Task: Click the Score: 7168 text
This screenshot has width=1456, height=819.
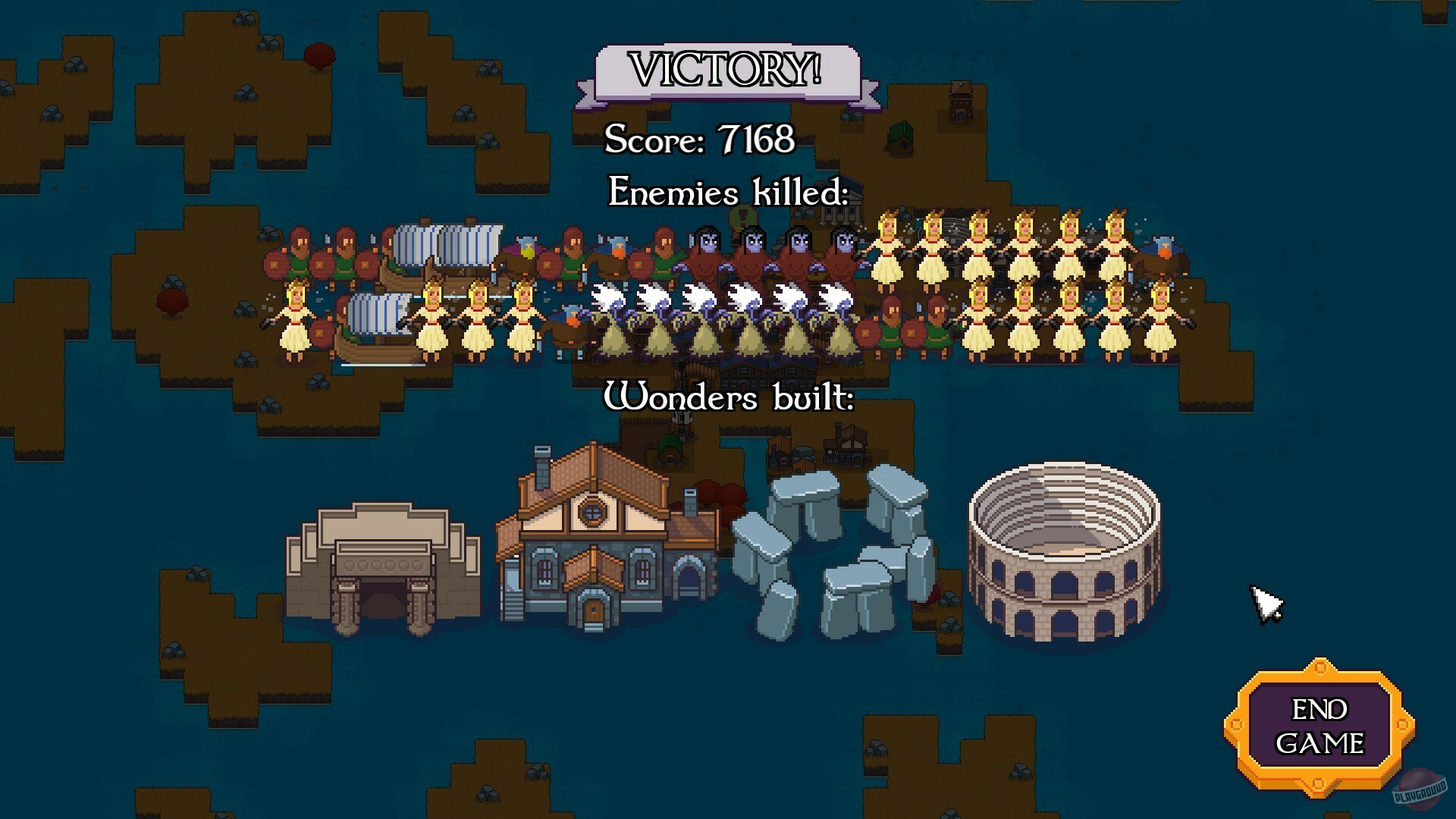Action: pos(698,140)
